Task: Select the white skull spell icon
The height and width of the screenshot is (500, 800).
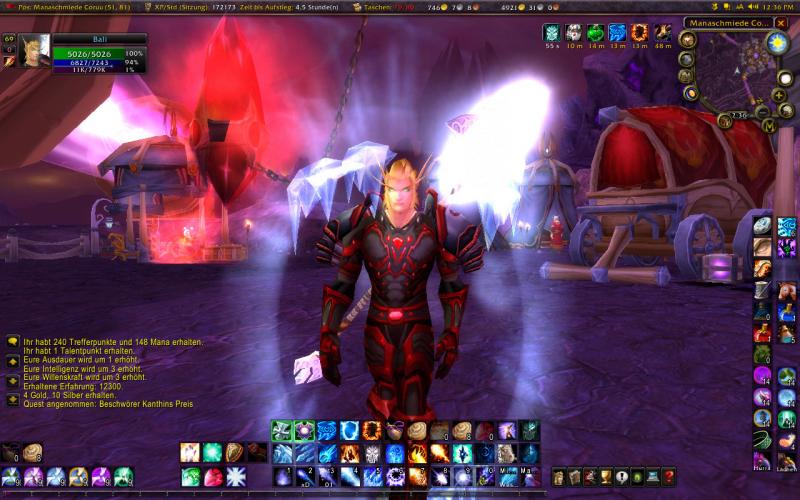Action: [x=372, y=454]
